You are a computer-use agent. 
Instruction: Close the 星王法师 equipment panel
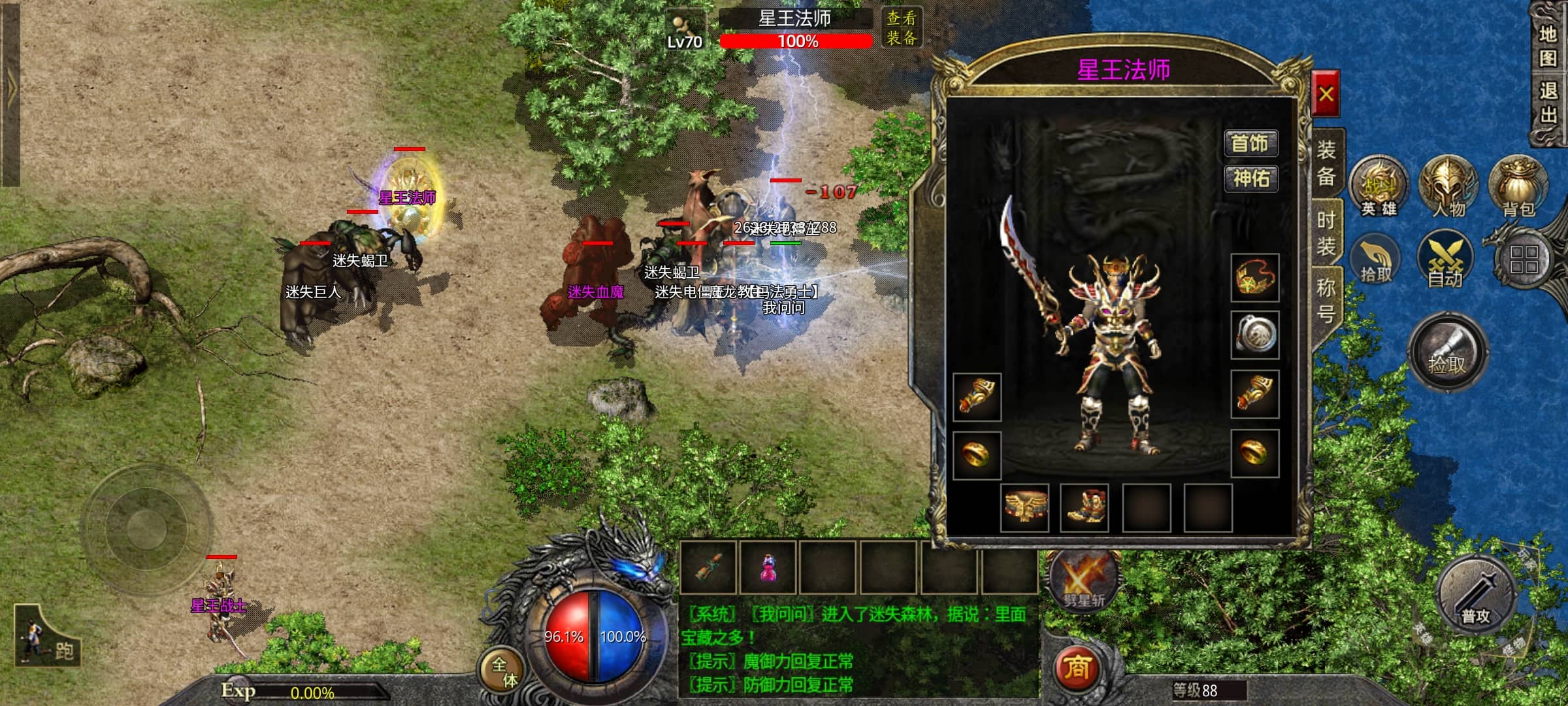[1326, 95]
